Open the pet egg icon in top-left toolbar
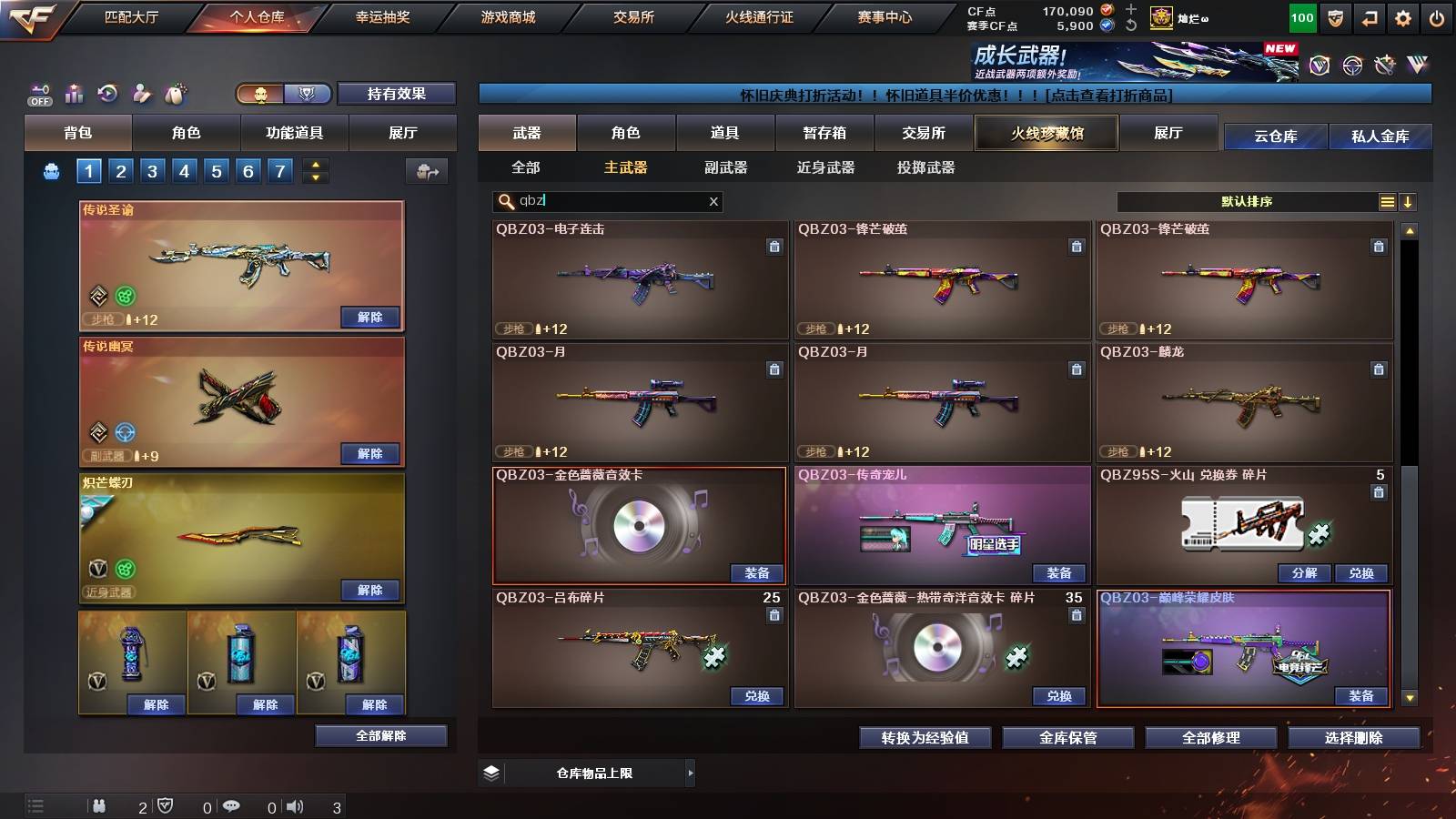 click(175, 93)
